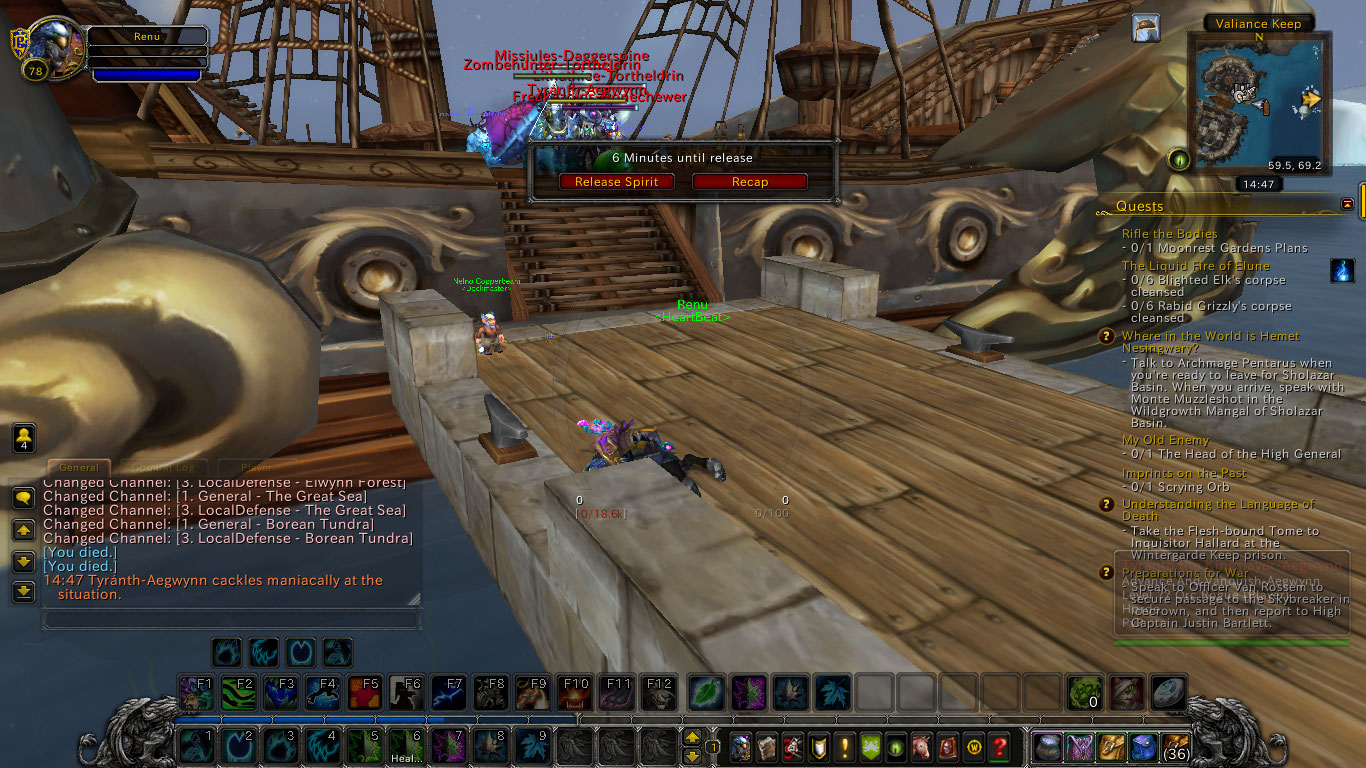Open the social friends list button
Image resolution: width=1366 pixels, height=768 pixels.
point(24,438)
